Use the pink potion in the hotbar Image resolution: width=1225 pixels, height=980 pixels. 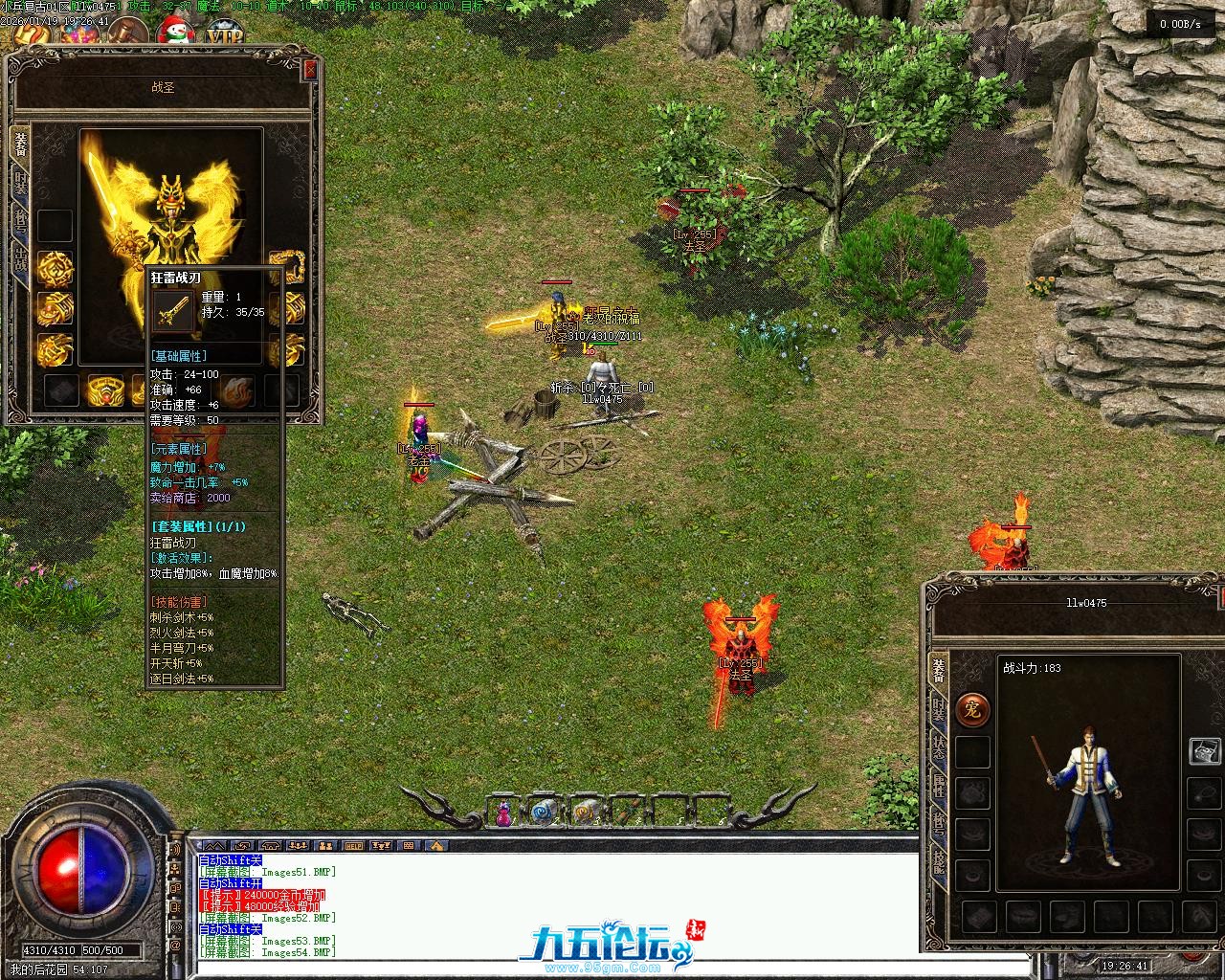pos(503,813)
